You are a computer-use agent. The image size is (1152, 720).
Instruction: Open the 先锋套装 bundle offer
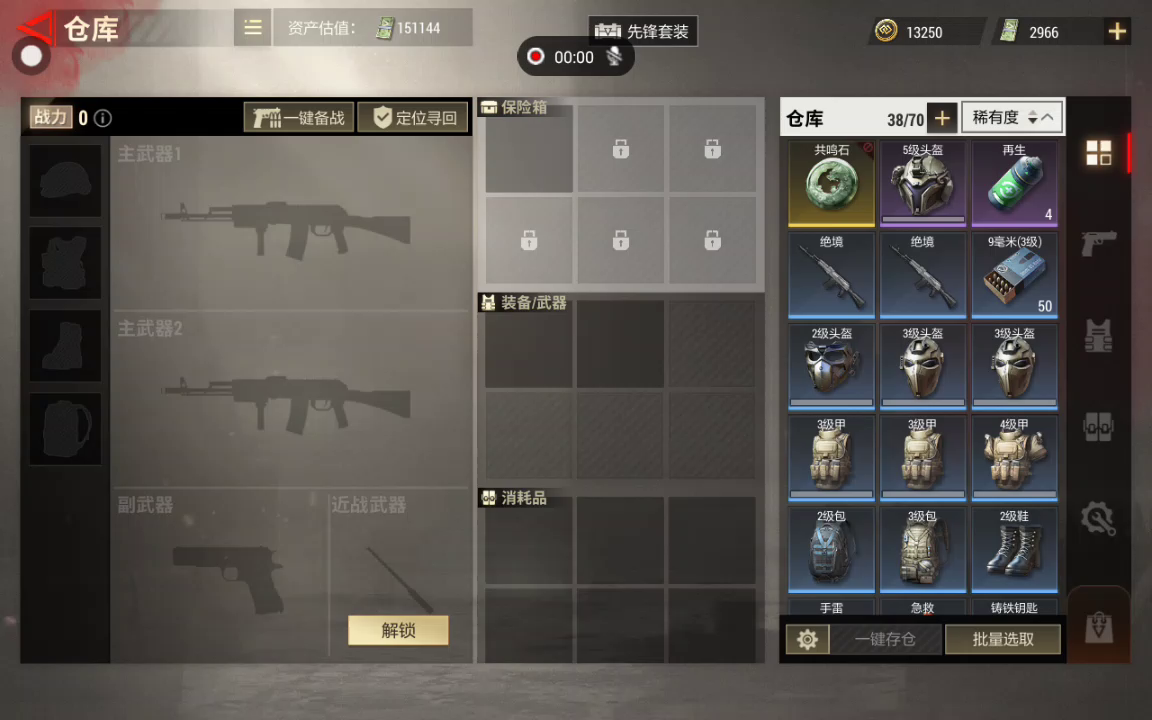(x=643, y=31)
